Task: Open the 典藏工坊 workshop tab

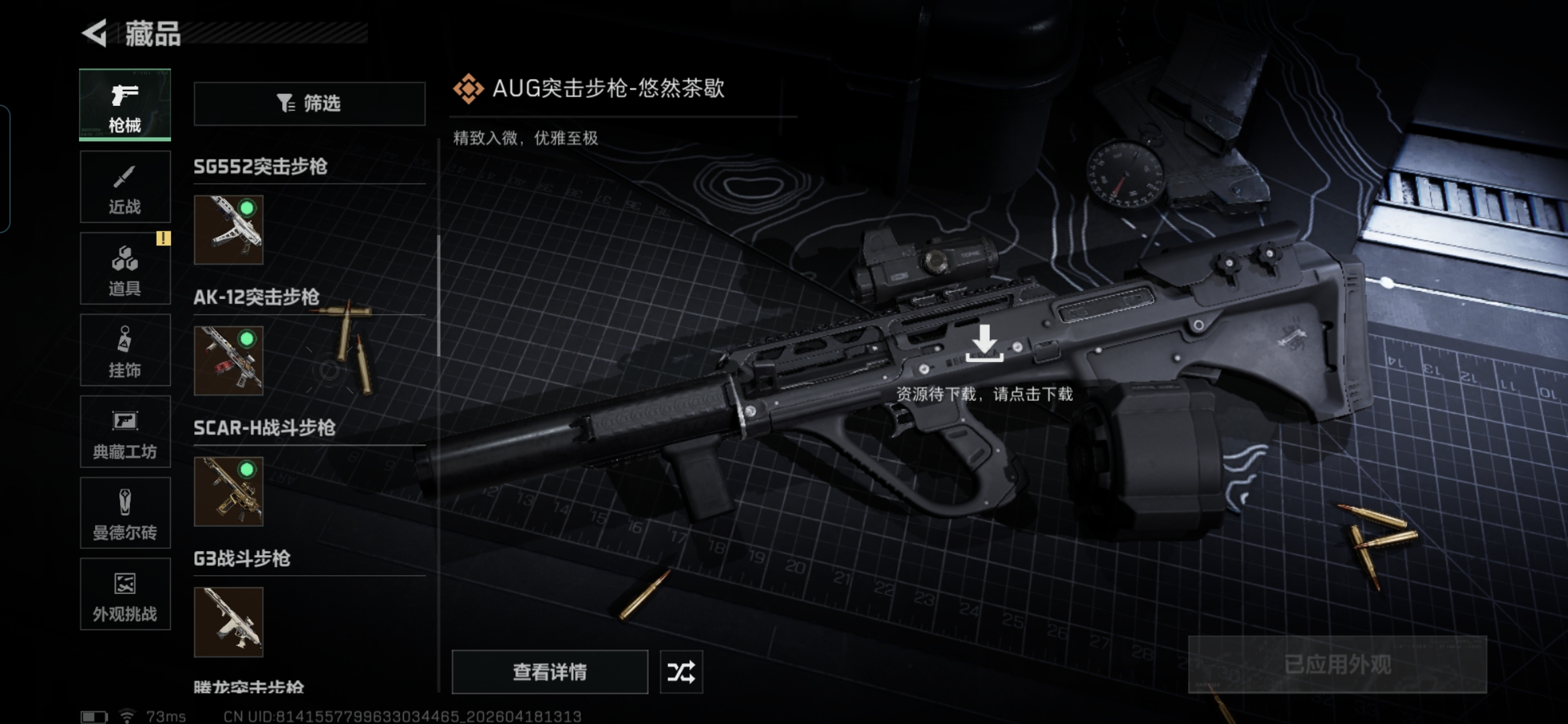Action: (125, 432)
